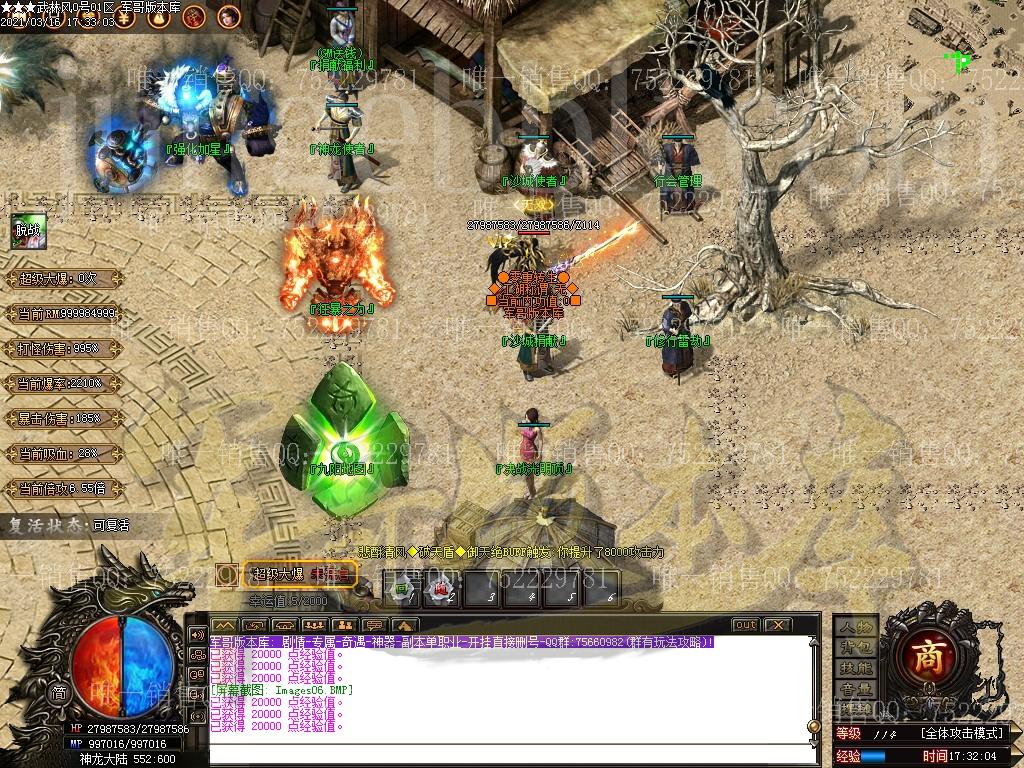Image resolution: width=1024 pixels, height=768 pixels.
Task: Switch the 全体攻击模式 attack mode
Action: click(961, 733)
